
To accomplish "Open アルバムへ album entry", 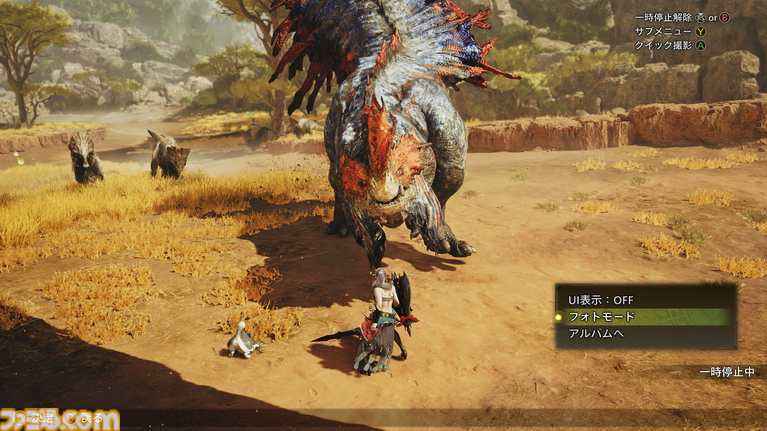I will tap(597, 333).
